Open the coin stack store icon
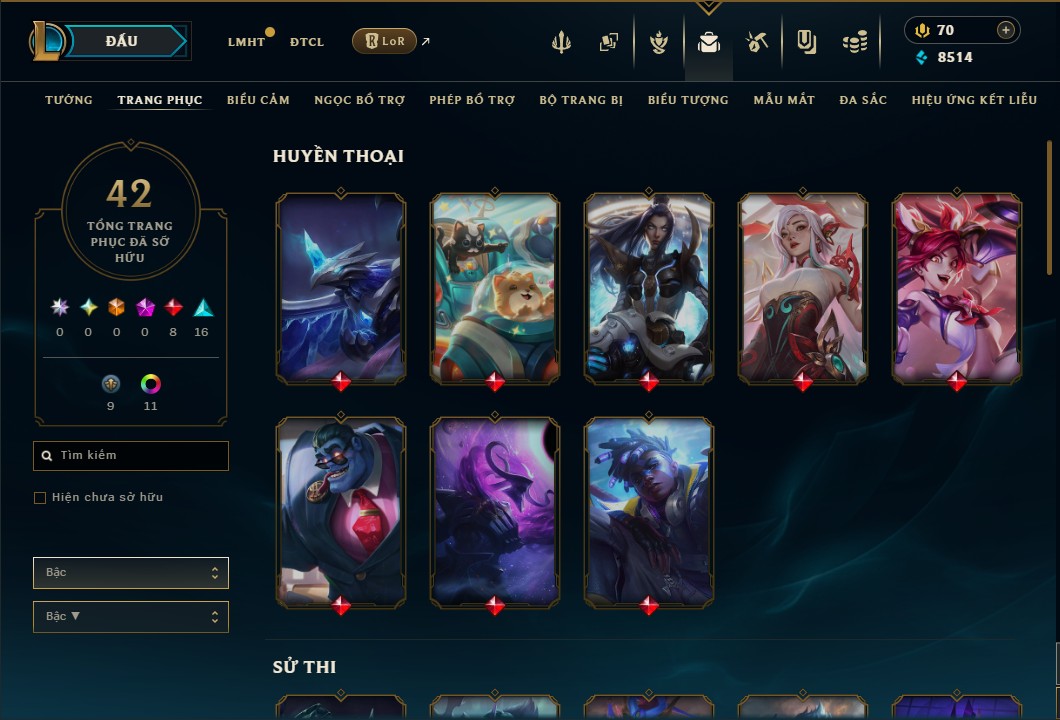This screenshot has height=720, width=1060. [854, 42]
